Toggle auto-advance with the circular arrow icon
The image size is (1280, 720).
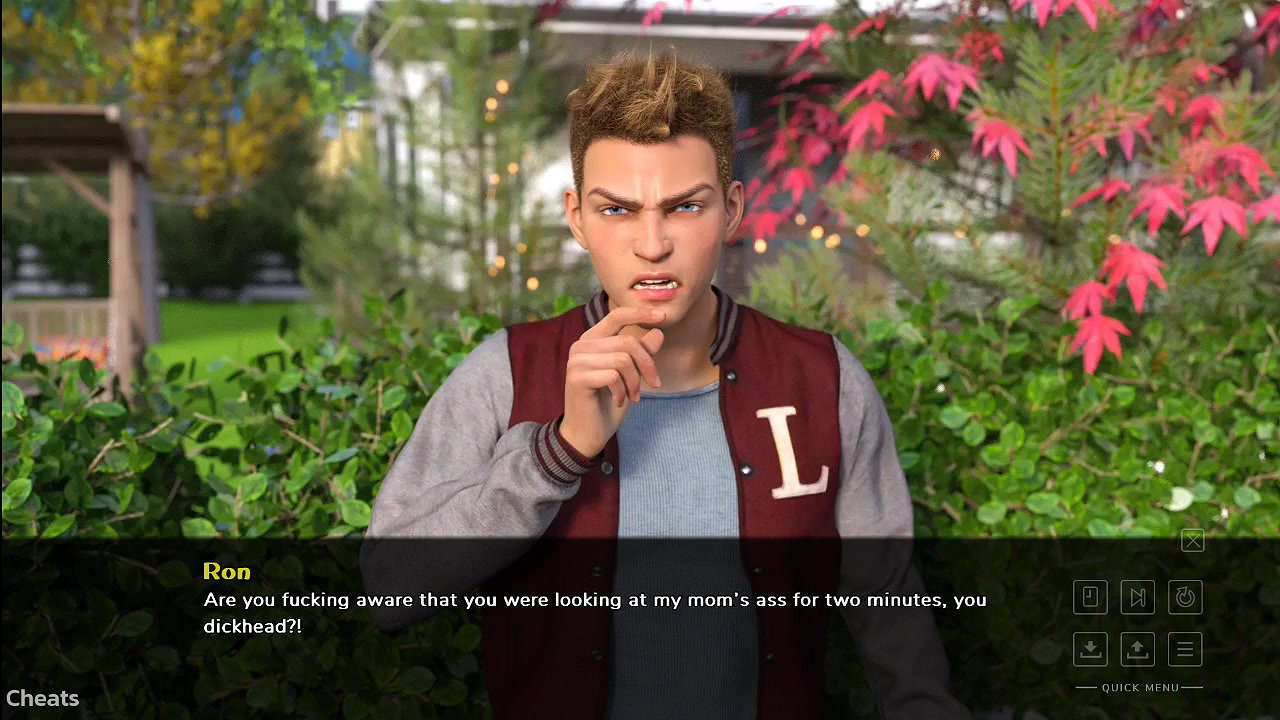pyautogui.click(x=1185, y=597)
